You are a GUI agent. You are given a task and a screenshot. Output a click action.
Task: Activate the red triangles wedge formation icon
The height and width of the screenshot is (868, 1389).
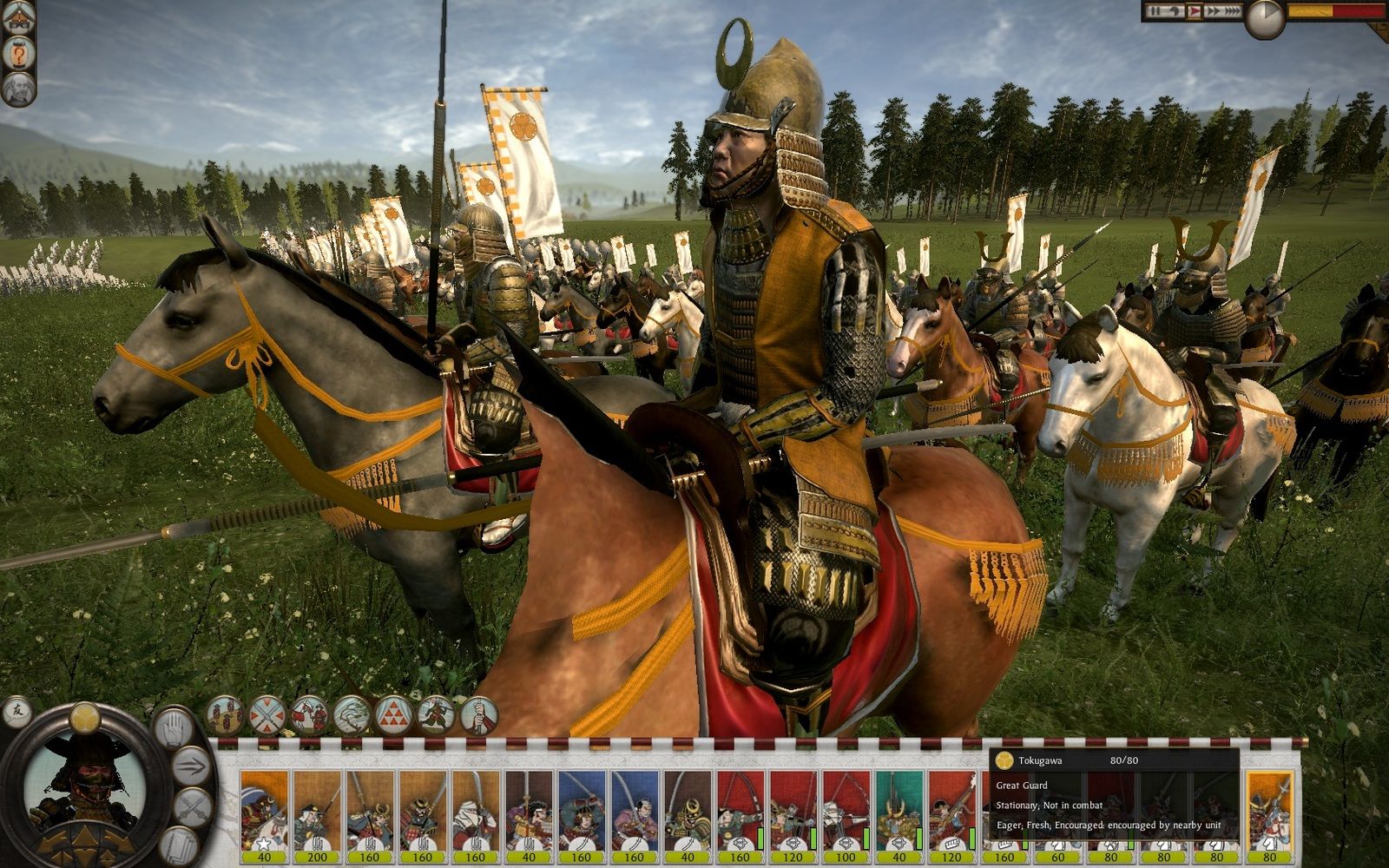tap(393, 715)
